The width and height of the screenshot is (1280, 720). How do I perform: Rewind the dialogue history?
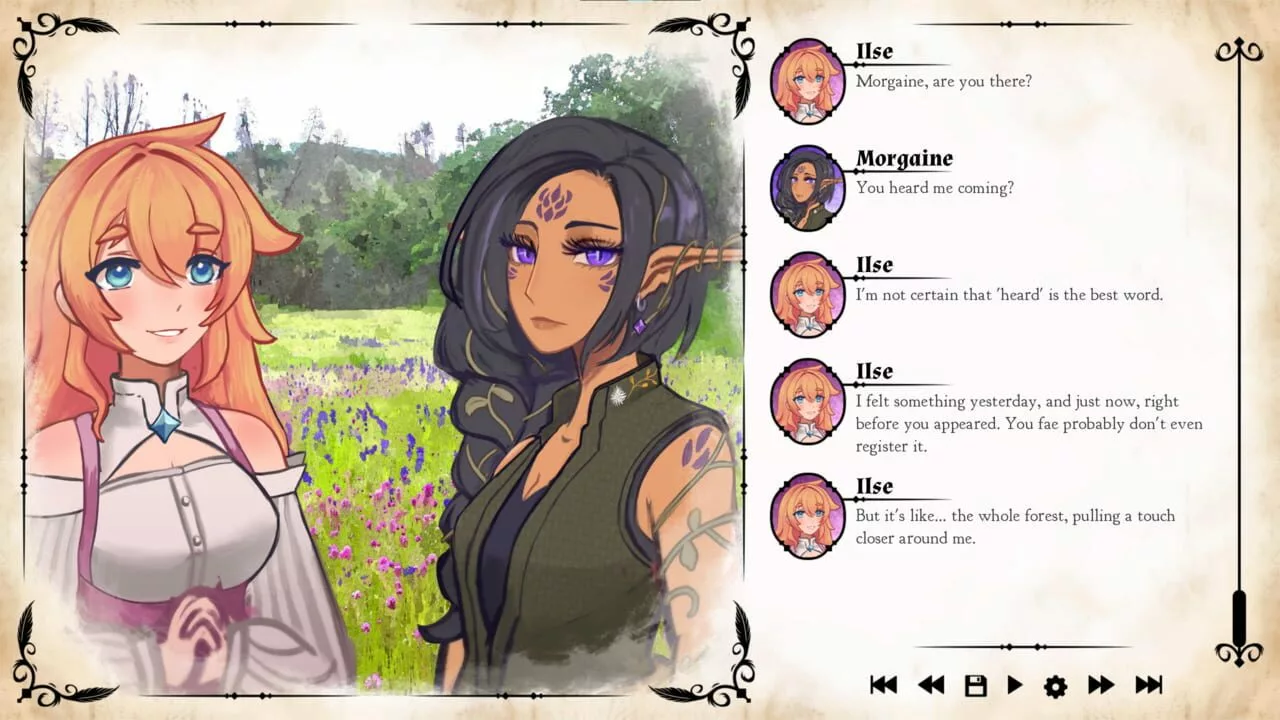(x=931, y=685)
